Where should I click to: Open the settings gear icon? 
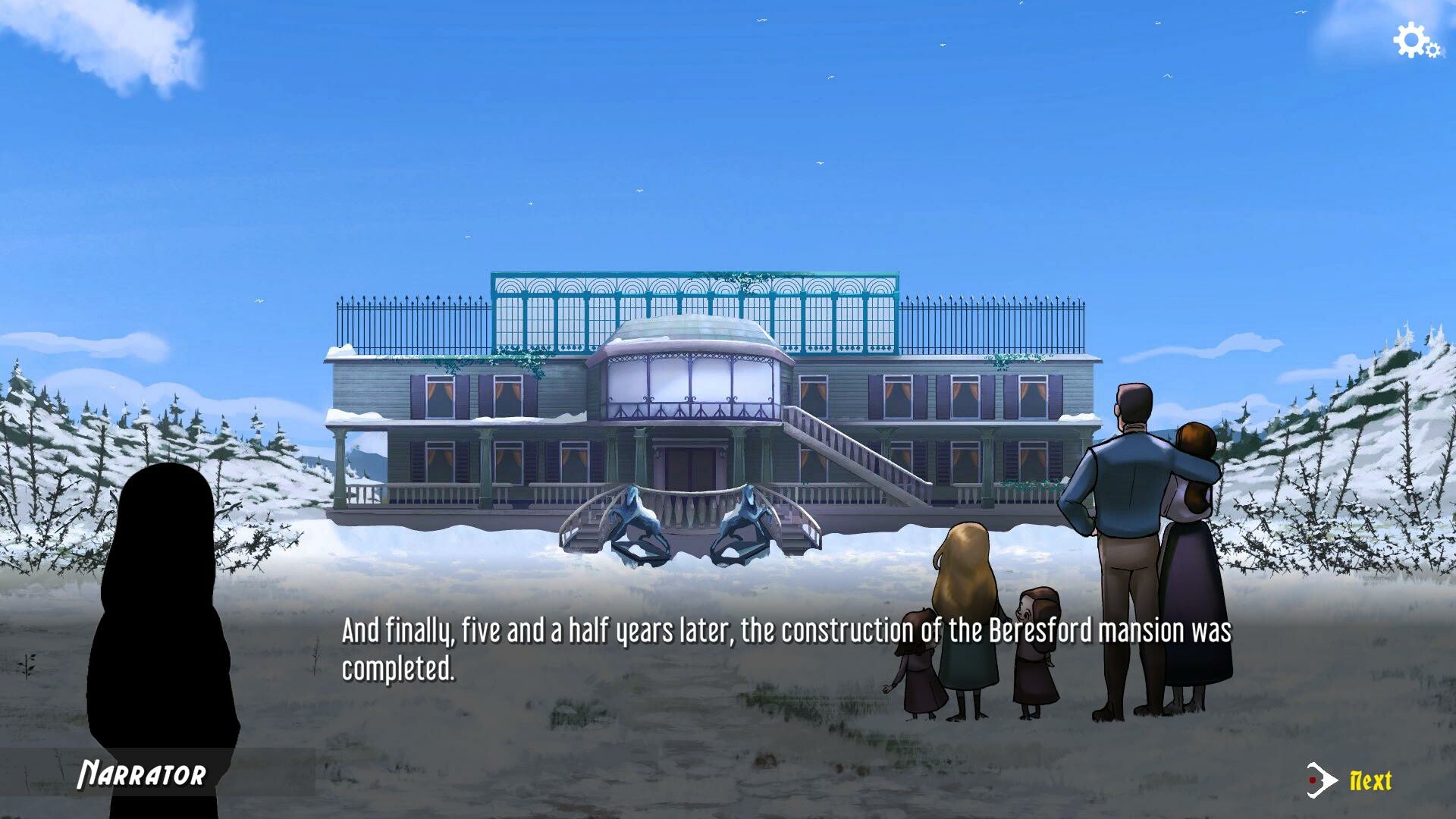point(1410,40)
